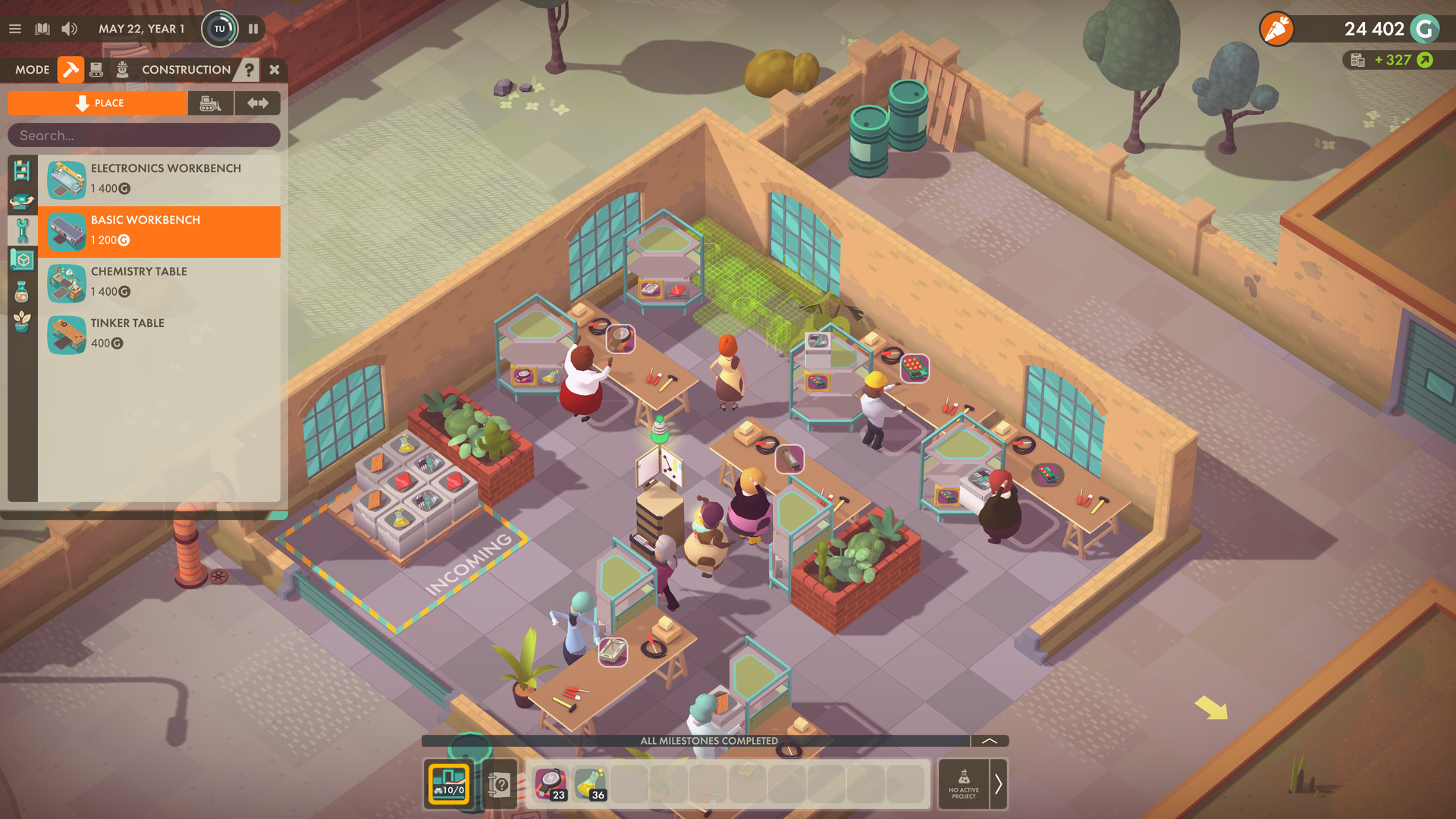
Task: Toggle the move furniture arrows tool
Action: point(258,103)
